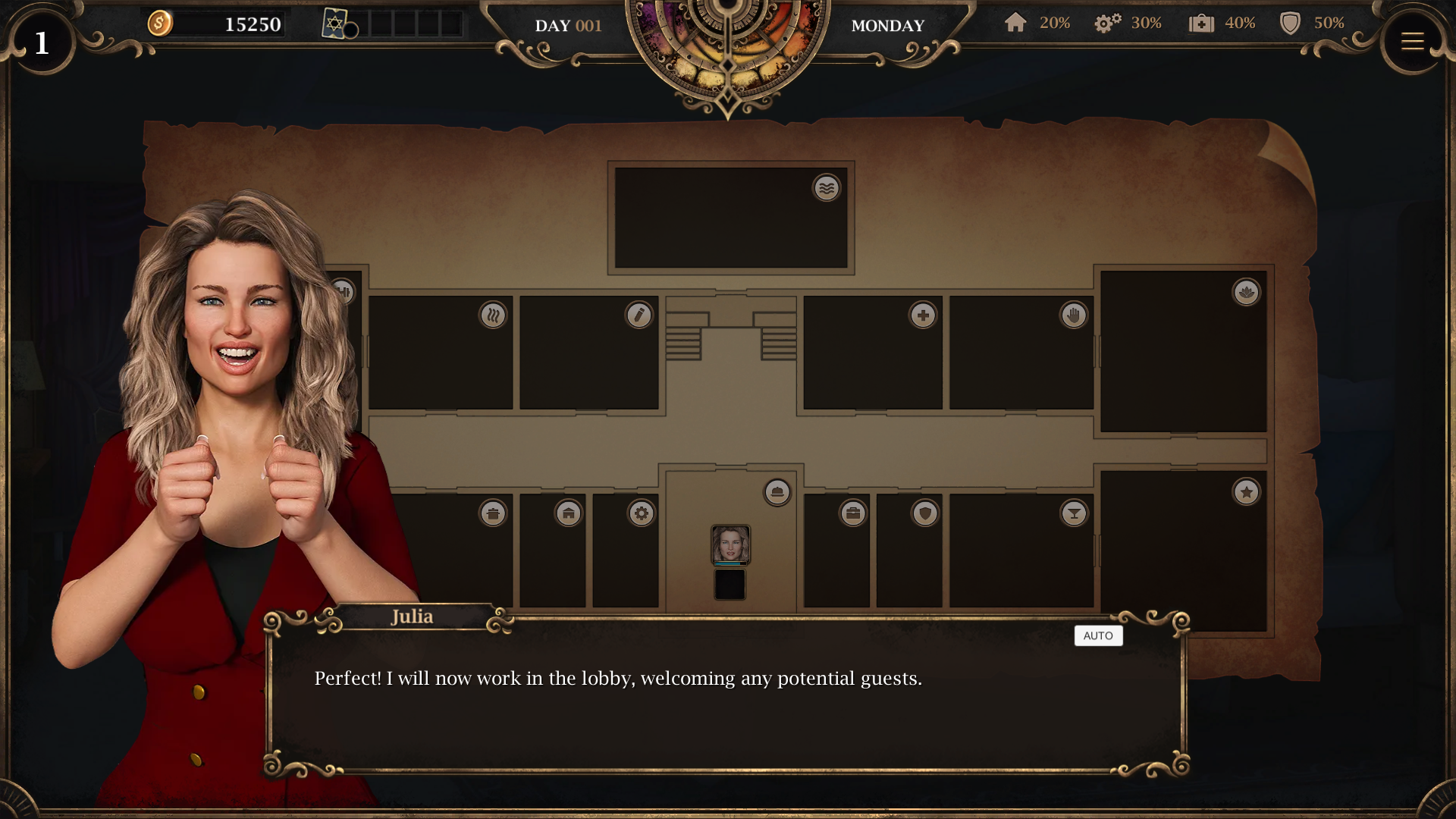
Task: Open the house icon room
Action: point(568,513)
